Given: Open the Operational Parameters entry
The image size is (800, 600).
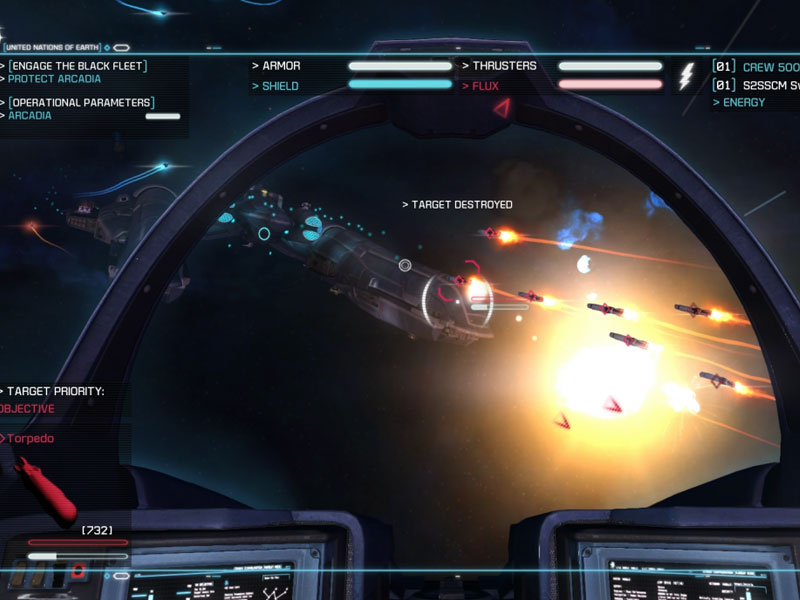Looking at the screenshot, I should click(x=81, y=102).
